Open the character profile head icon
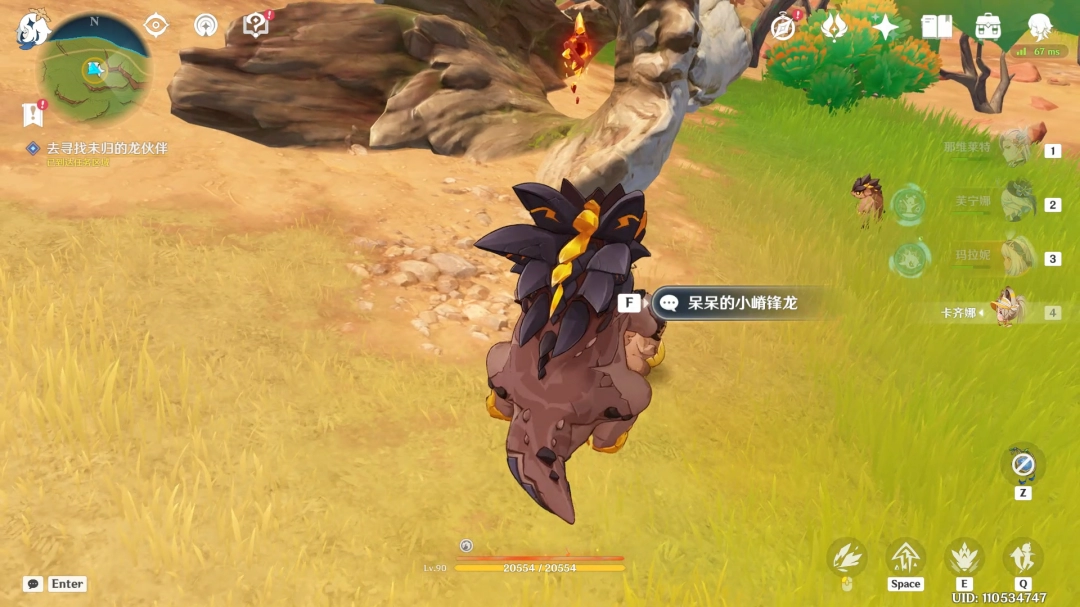 click(x=1039, y=27)
